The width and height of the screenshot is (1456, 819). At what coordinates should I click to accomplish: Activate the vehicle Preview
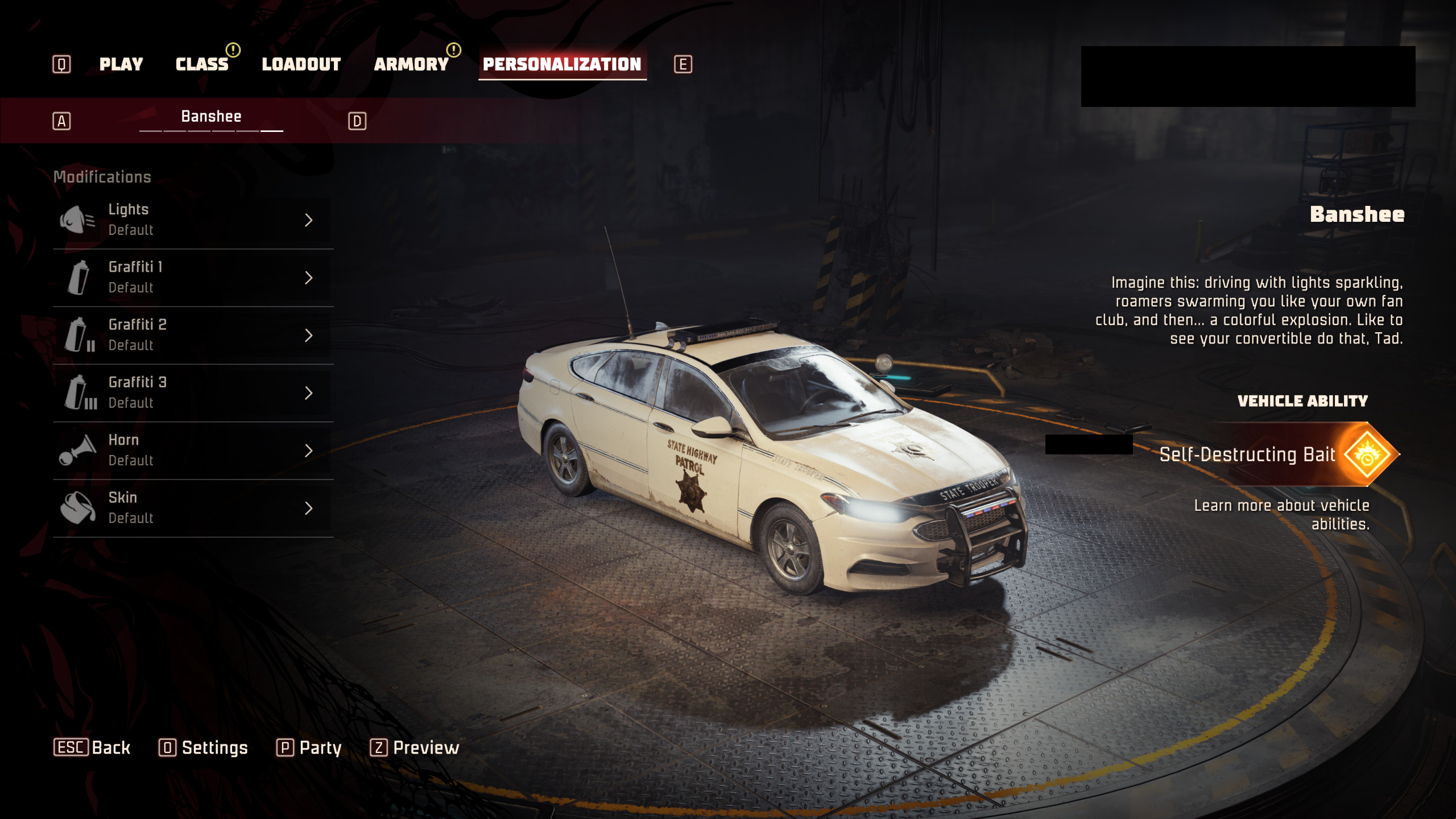point(415,747)
